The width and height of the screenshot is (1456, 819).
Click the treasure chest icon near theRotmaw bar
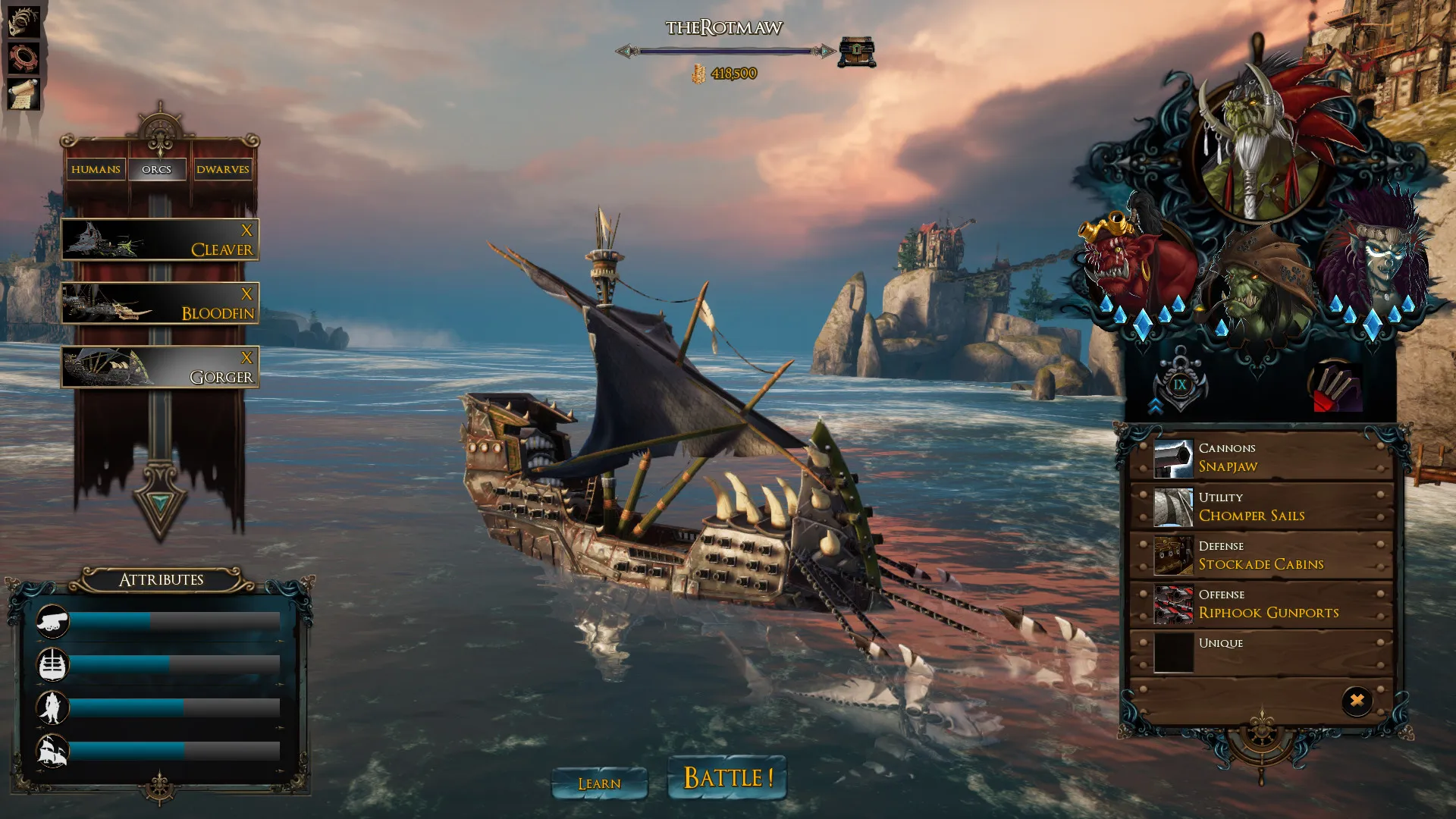point(855,50)
